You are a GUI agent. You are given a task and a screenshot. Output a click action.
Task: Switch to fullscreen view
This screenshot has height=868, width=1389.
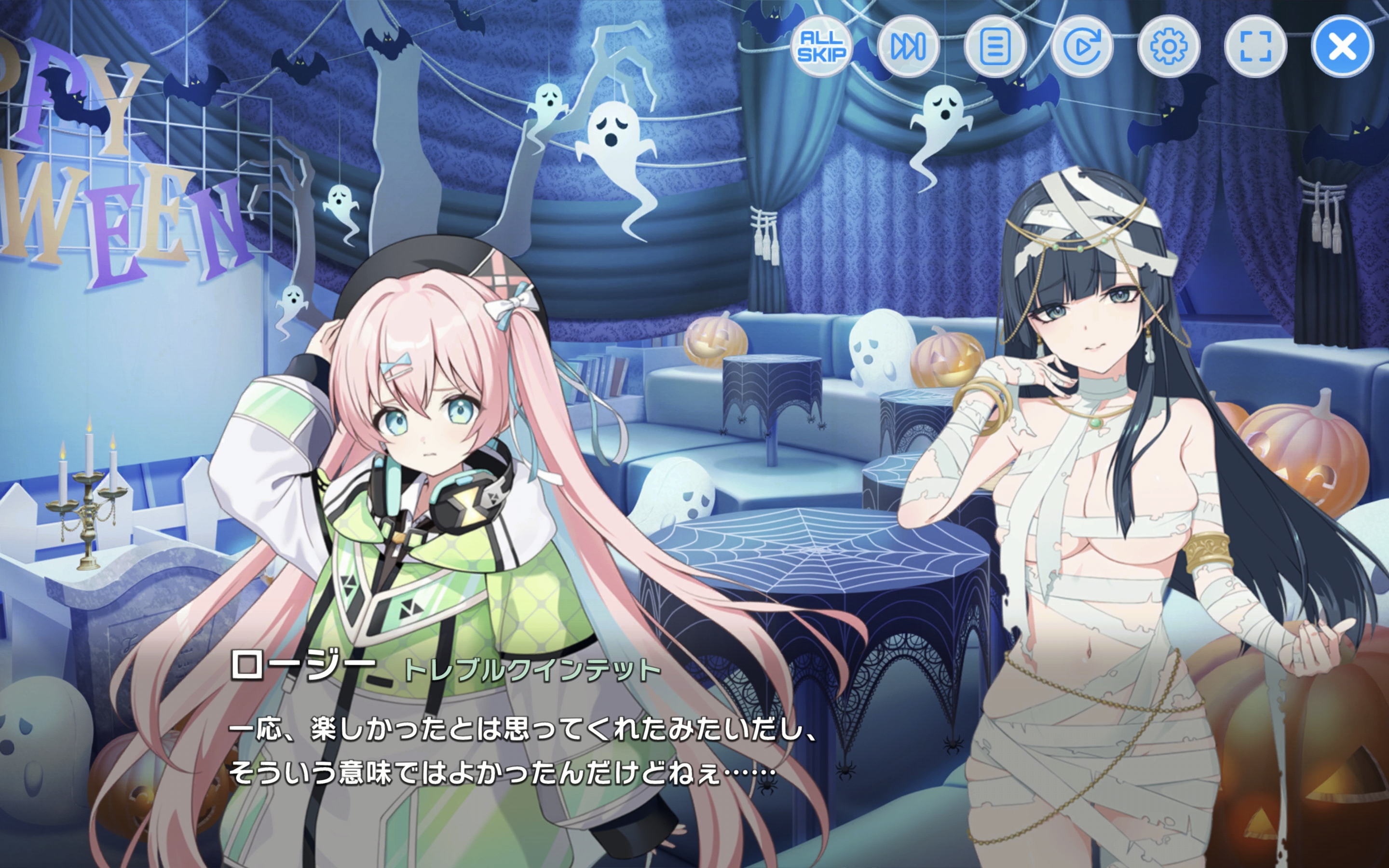coord(1255,46)
